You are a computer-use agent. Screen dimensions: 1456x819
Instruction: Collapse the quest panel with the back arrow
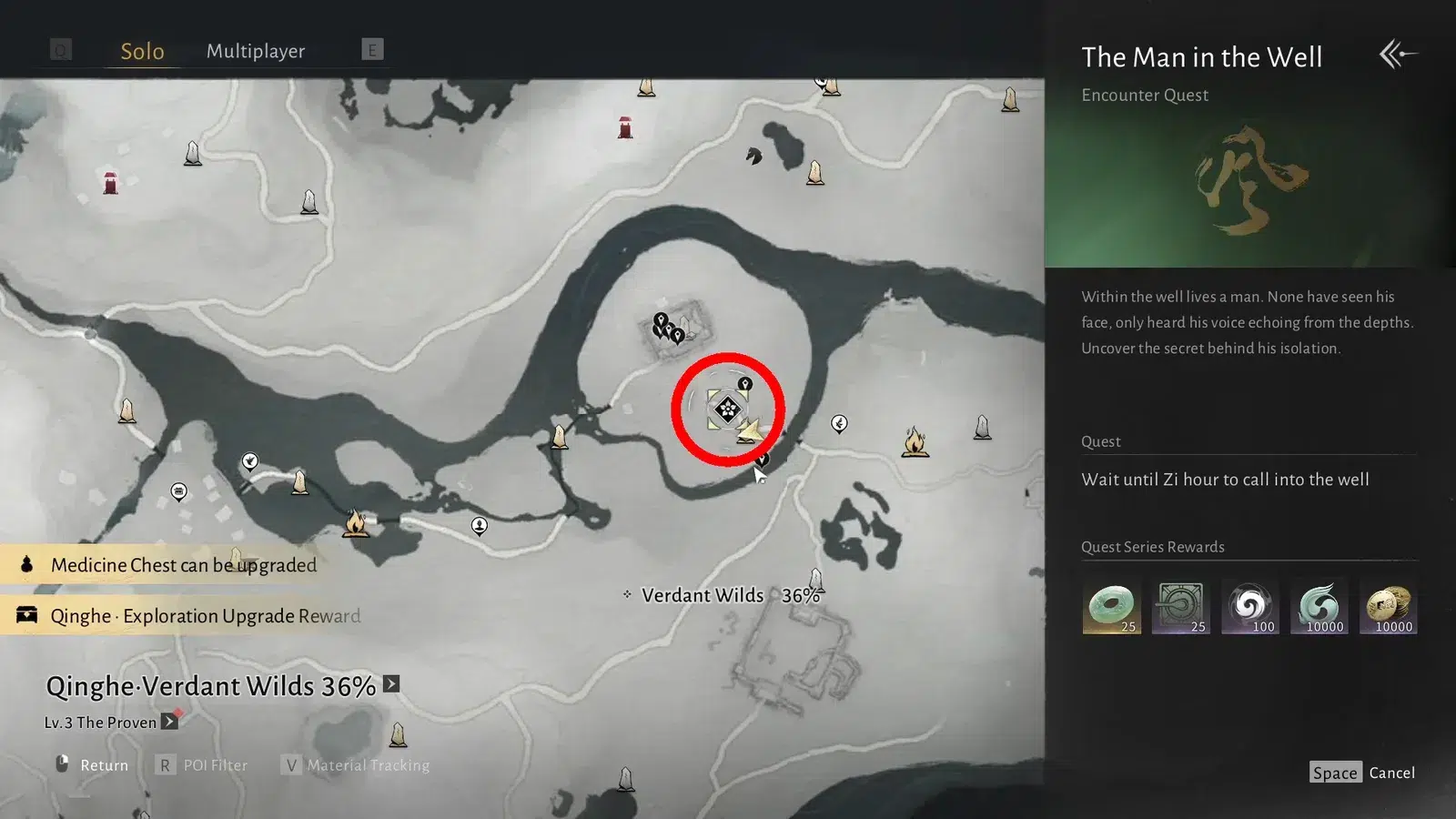coord(1398,54)
